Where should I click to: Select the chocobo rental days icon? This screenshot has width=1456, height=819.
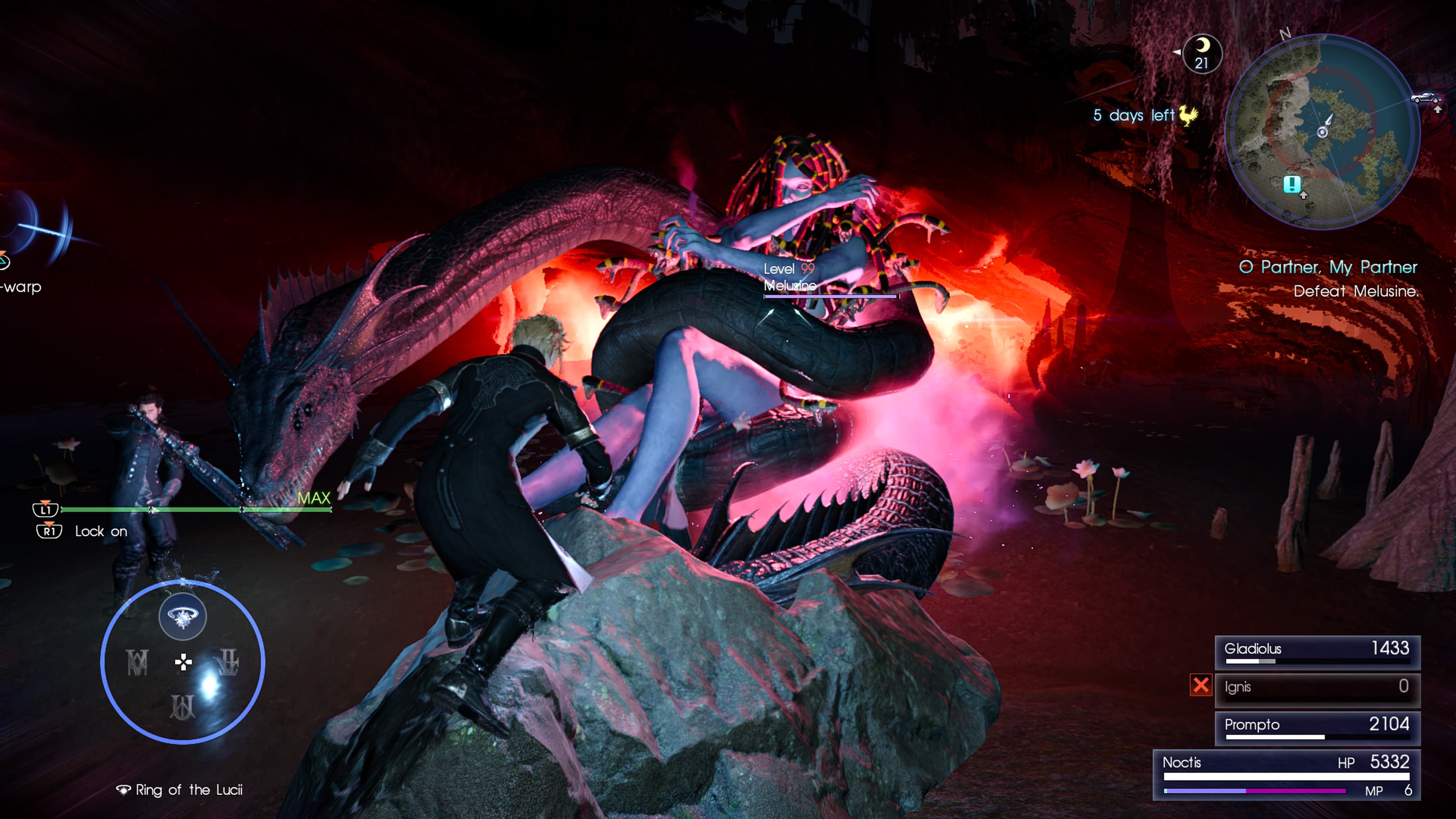coord(1188,116)
